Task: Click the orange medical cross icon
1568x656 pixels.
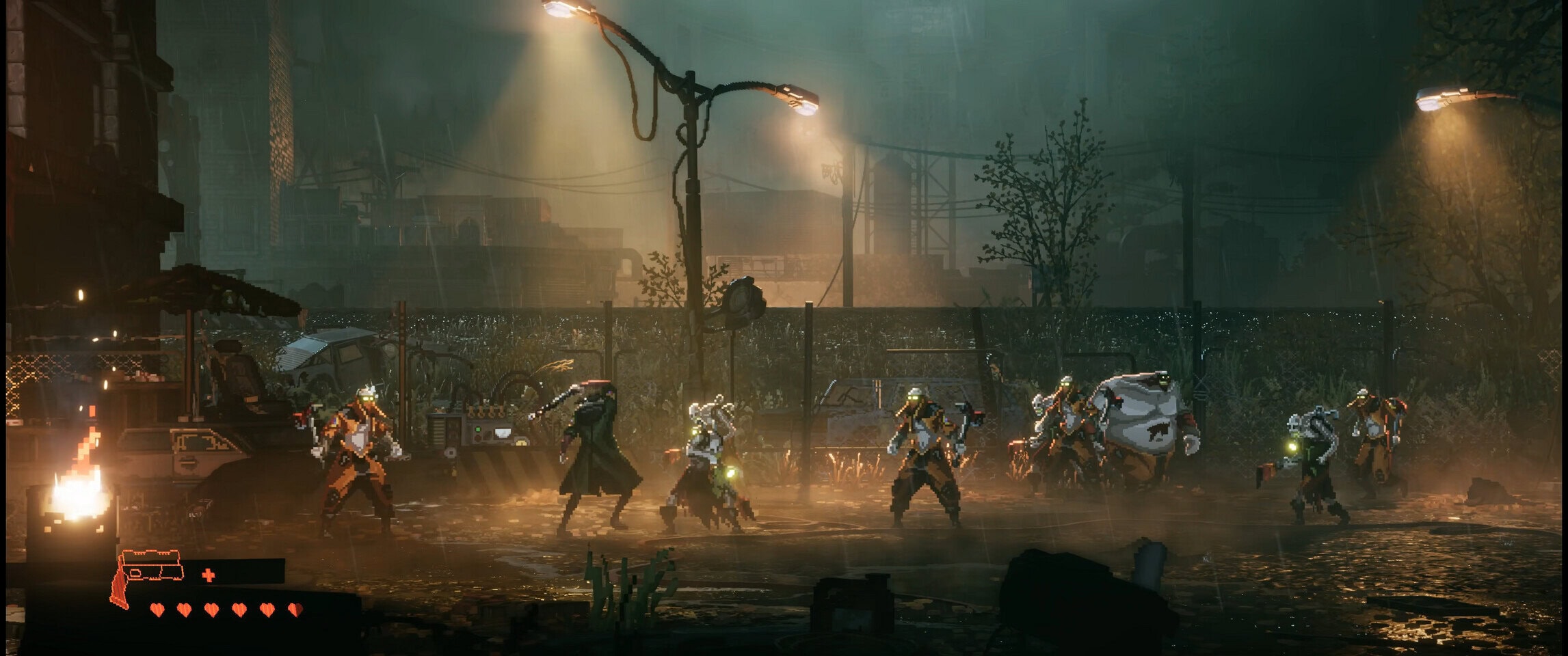Action: [209, 575]
